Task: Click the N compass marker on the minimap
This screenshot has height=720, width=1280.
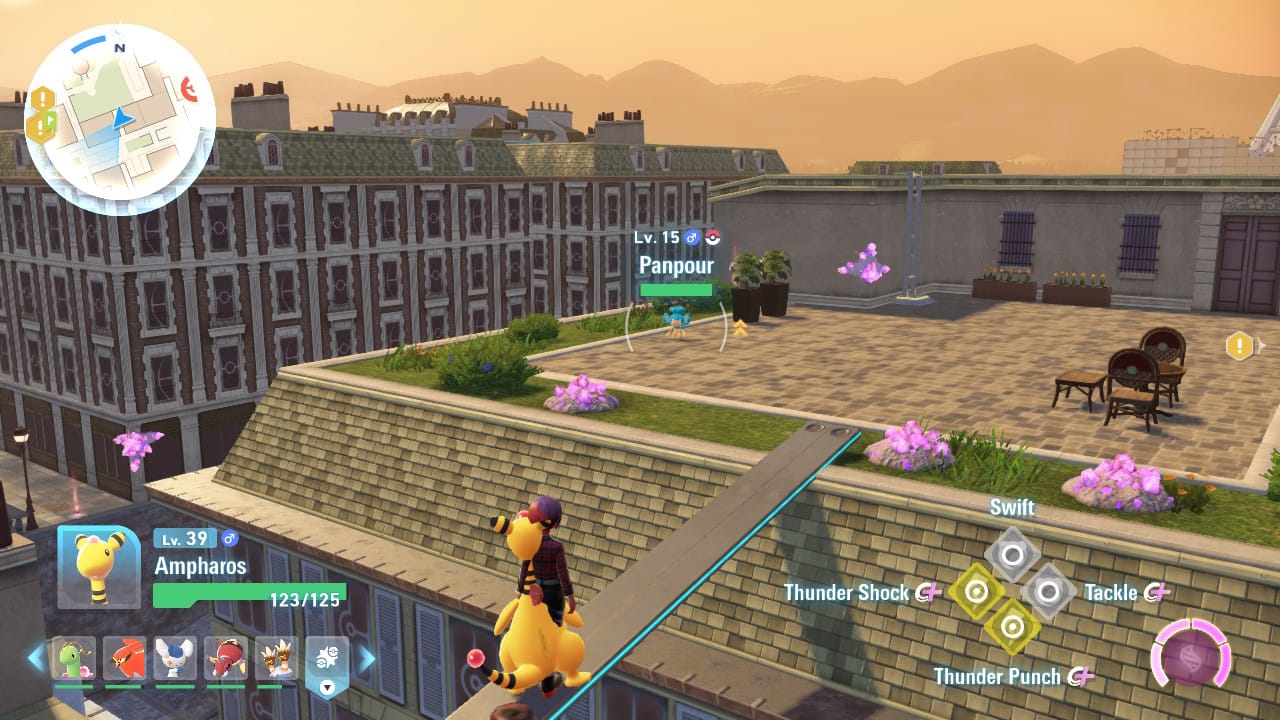Action: [118, 47]
